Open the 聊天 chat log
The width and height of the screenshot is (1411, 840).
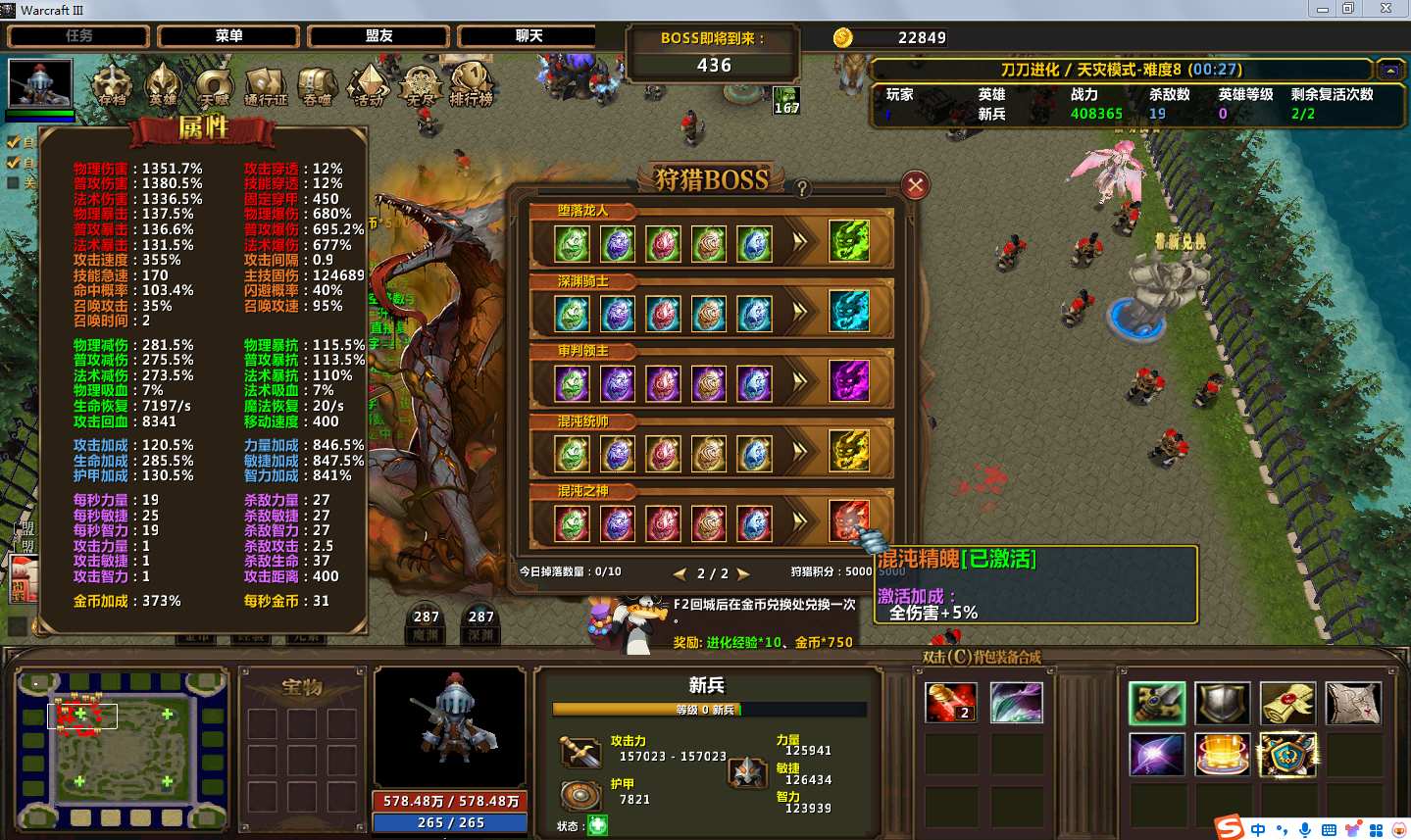[529, 36]
